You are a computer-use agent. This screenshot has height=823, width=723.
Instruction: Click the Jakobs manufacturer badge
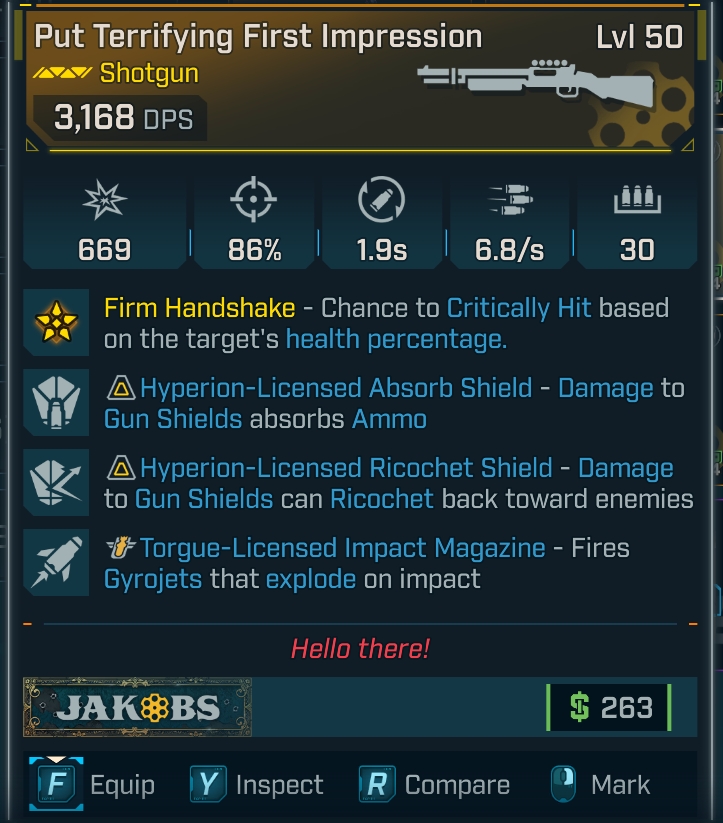pos(138,707)
